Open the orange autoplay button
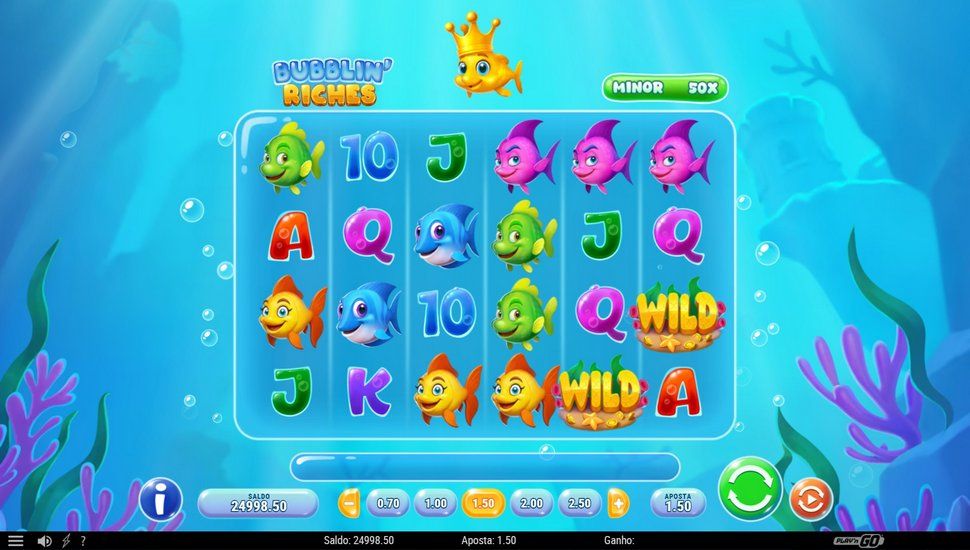 tap(810, 500)
